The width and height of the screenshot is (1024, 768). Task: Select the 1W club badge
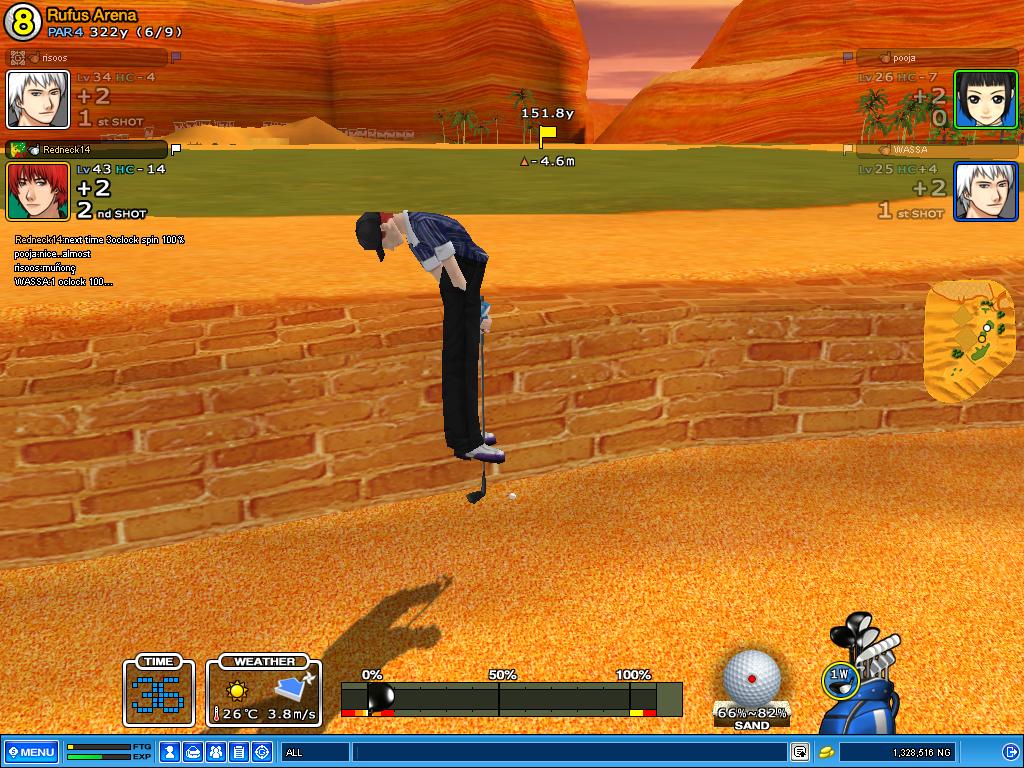pos(840,677)
